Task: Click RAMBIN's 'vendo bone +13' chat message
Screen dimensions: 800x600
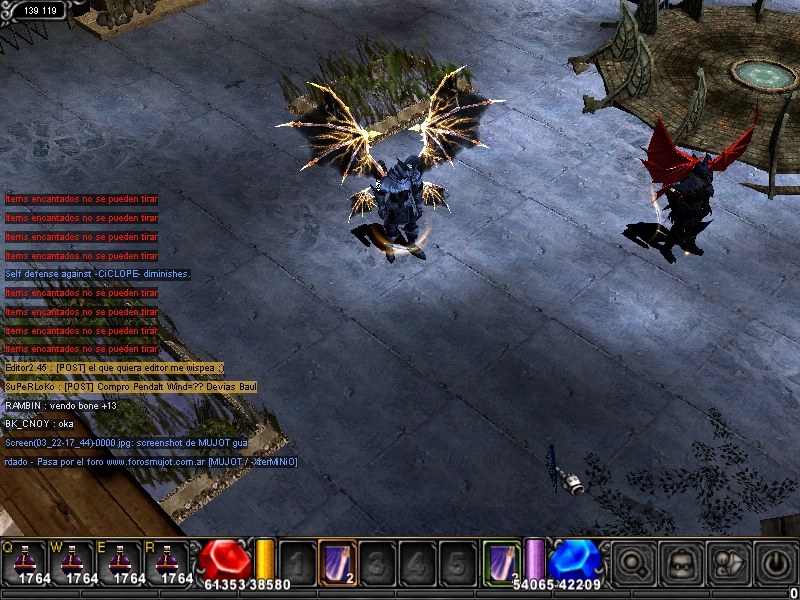Action: tap(61, 405)
